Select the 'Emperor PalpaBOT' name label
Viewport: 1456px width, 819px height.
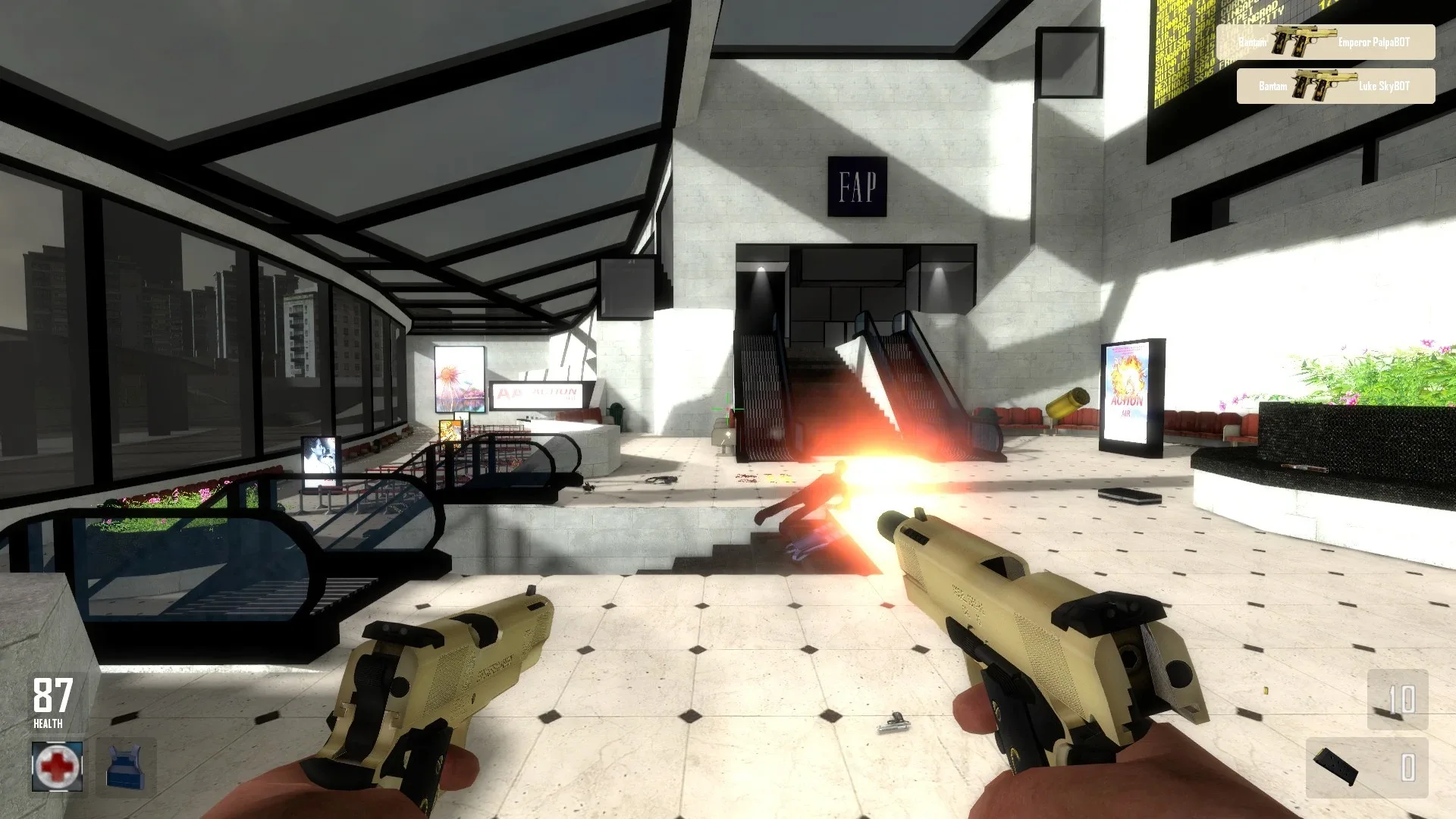tap(1377, 42)
